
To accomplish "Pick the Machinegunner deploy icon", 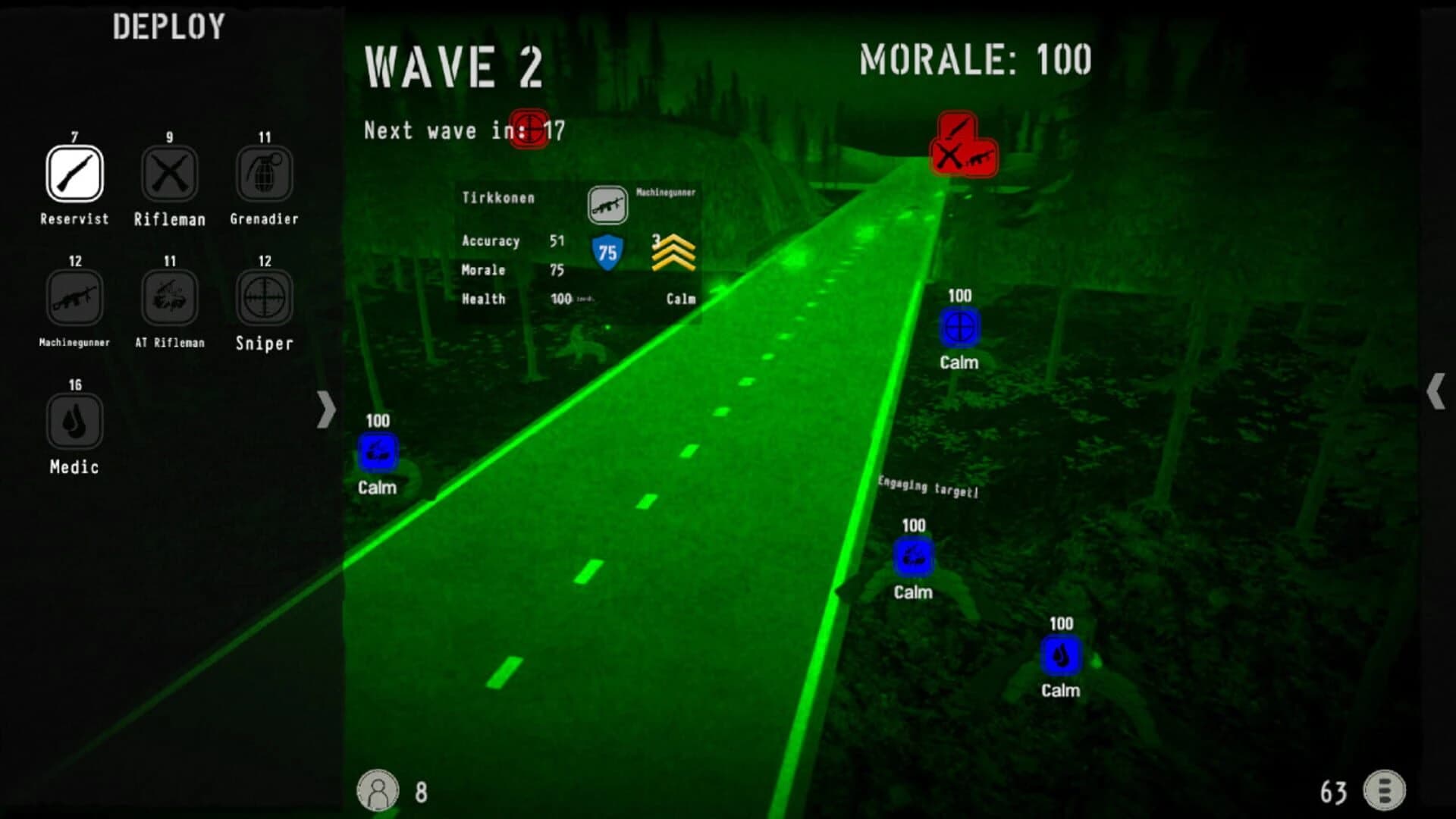I will (x=74, y=297).
